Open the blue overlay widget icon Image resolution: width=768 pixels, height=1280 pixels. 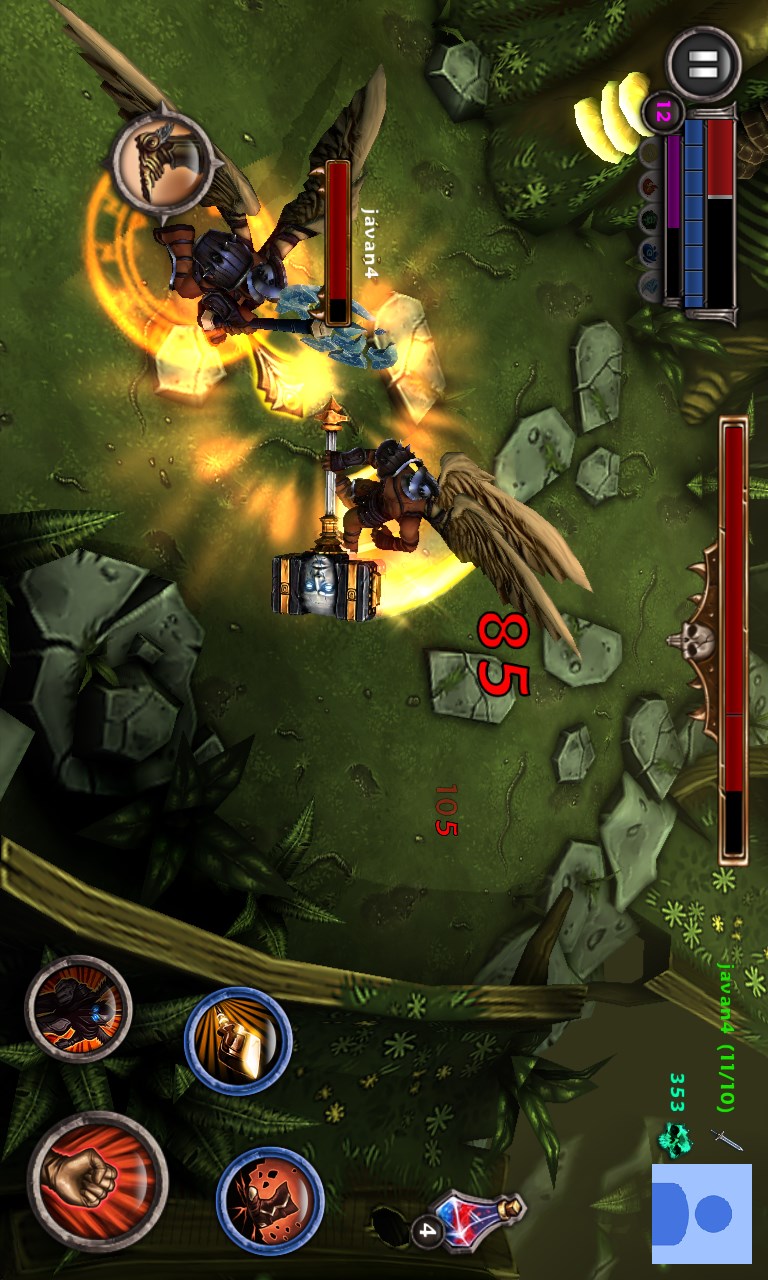click(702, 1213)
